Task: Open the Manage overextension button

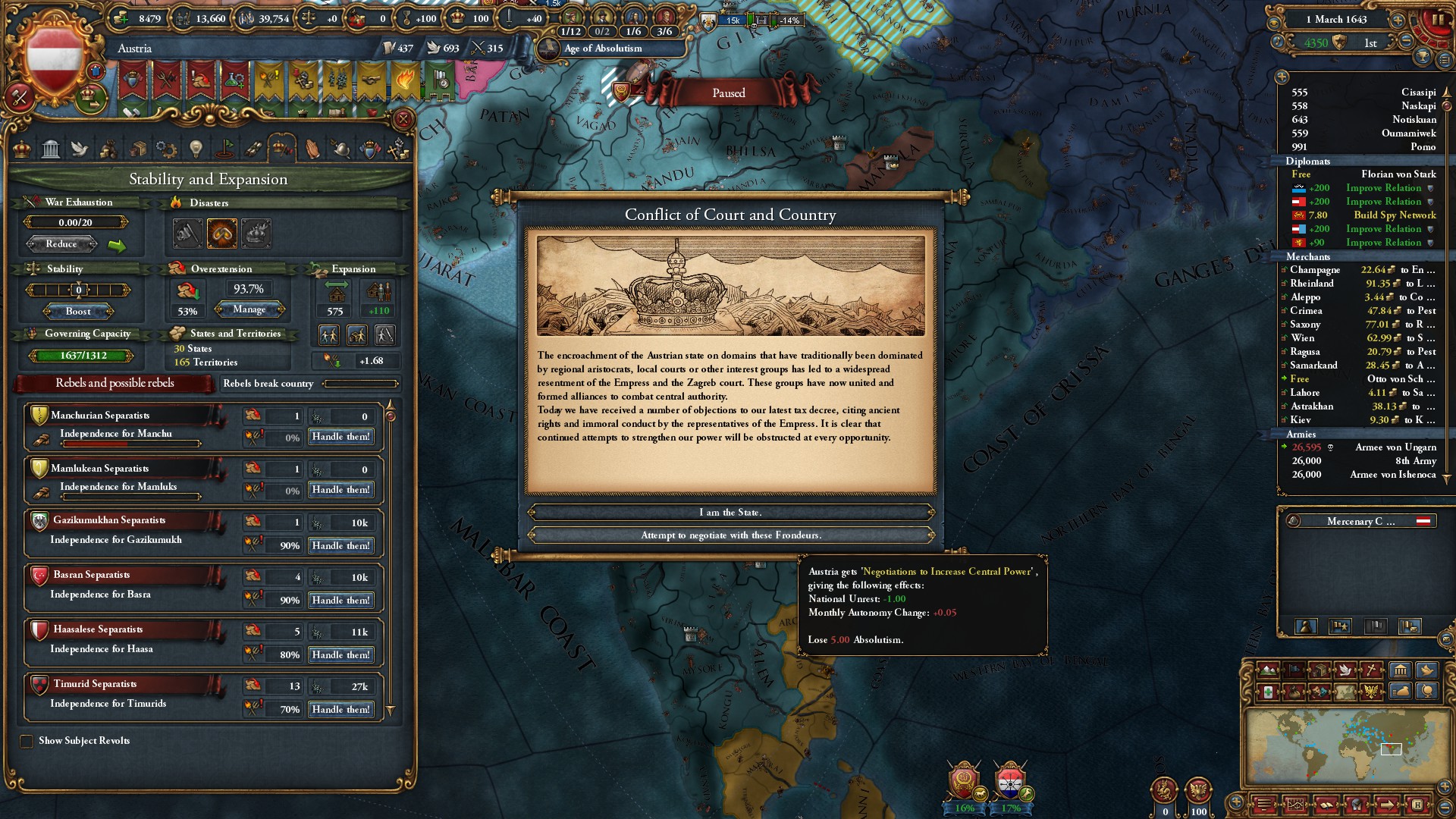Action: [x=249, y=309]
